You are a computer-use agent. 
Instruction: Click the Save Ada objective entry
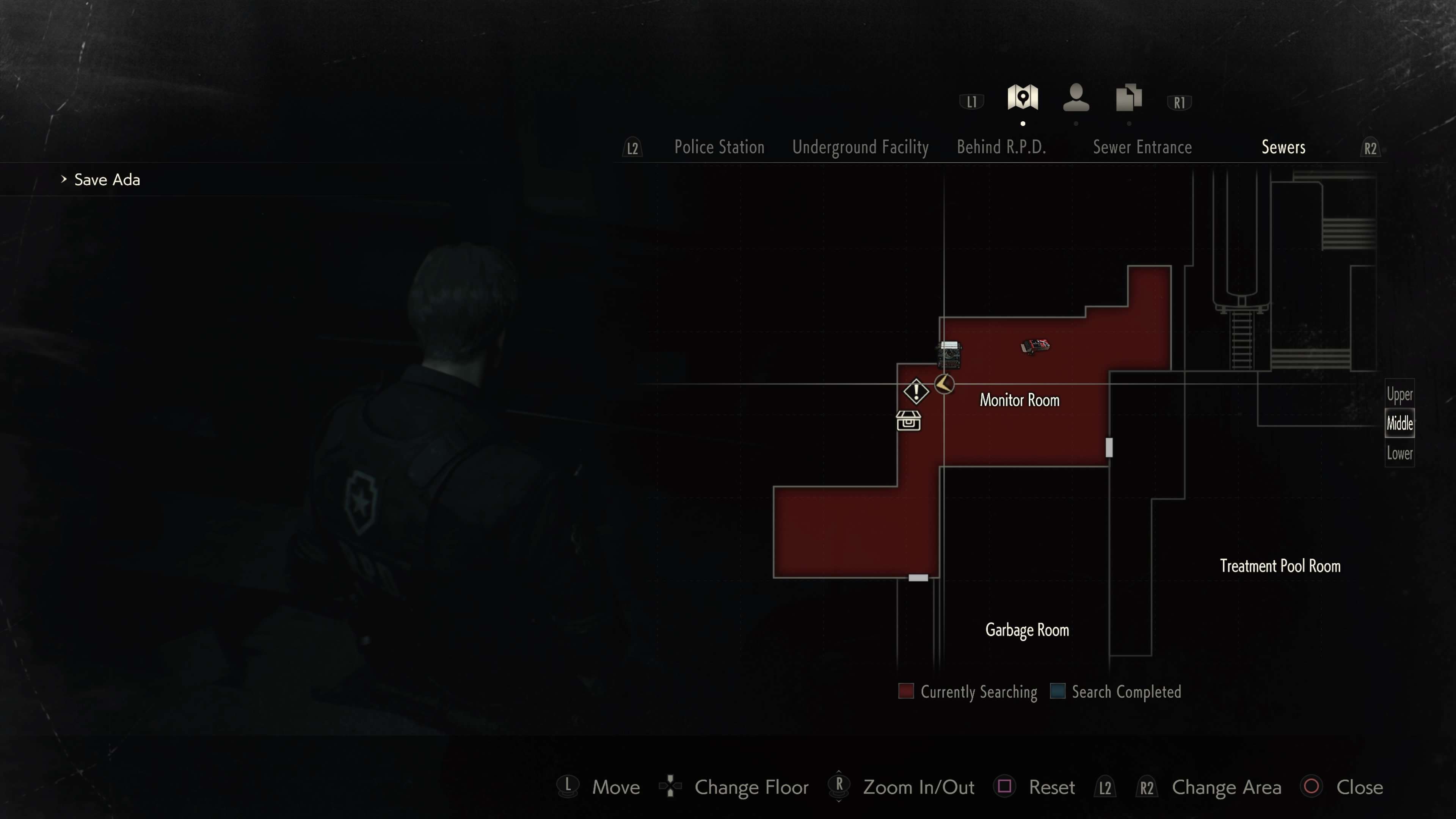coord(107,180)
